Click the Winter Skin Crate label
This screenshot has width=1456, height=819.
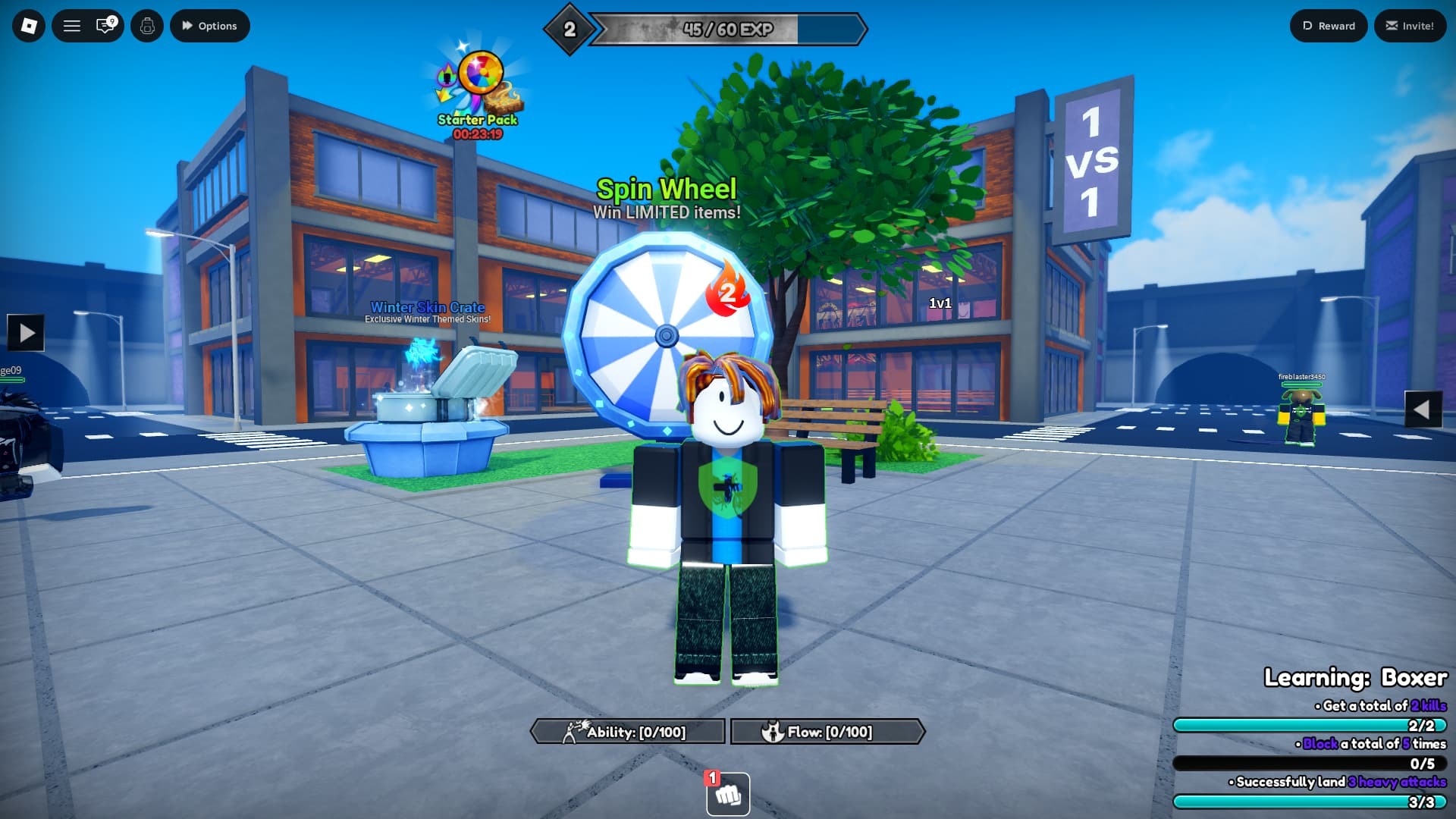(426, 308)
